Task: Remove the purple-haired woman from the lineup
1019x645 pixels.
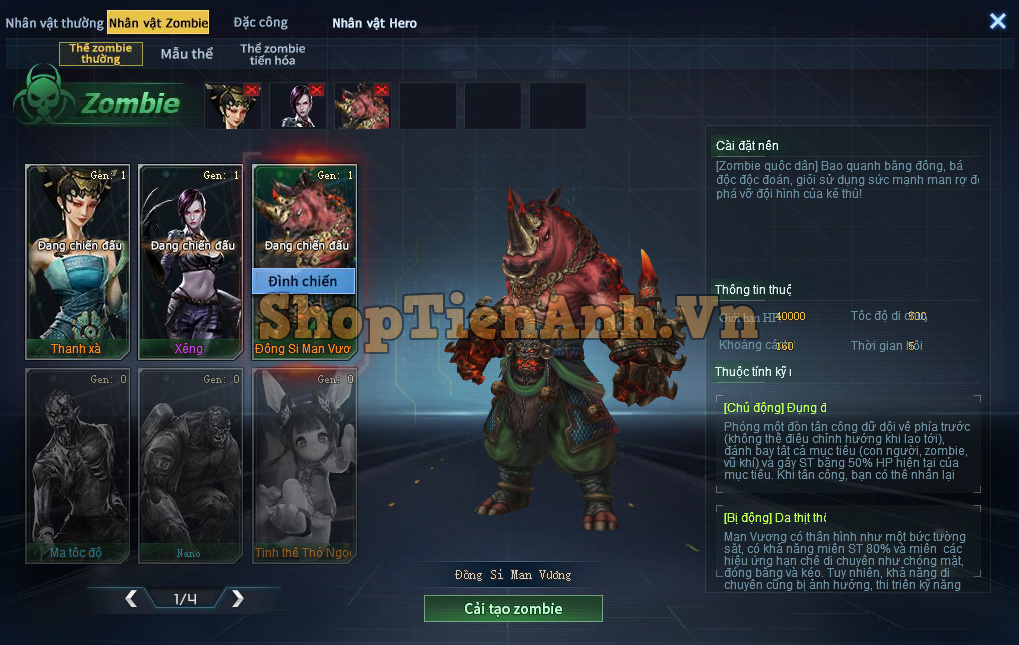Action: (317, 90)
